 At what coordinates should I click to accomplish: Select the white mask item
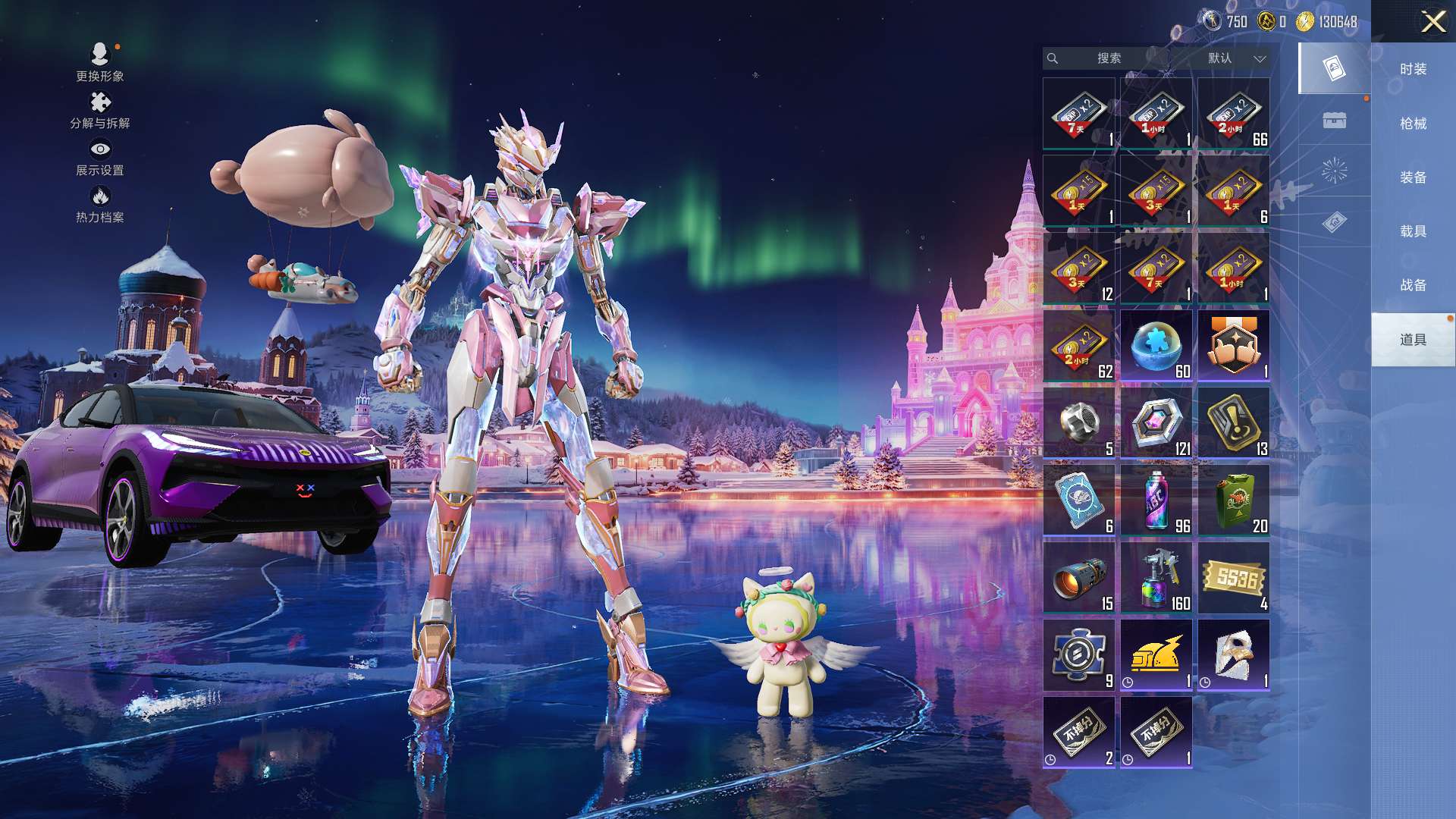click(1234, 655)
